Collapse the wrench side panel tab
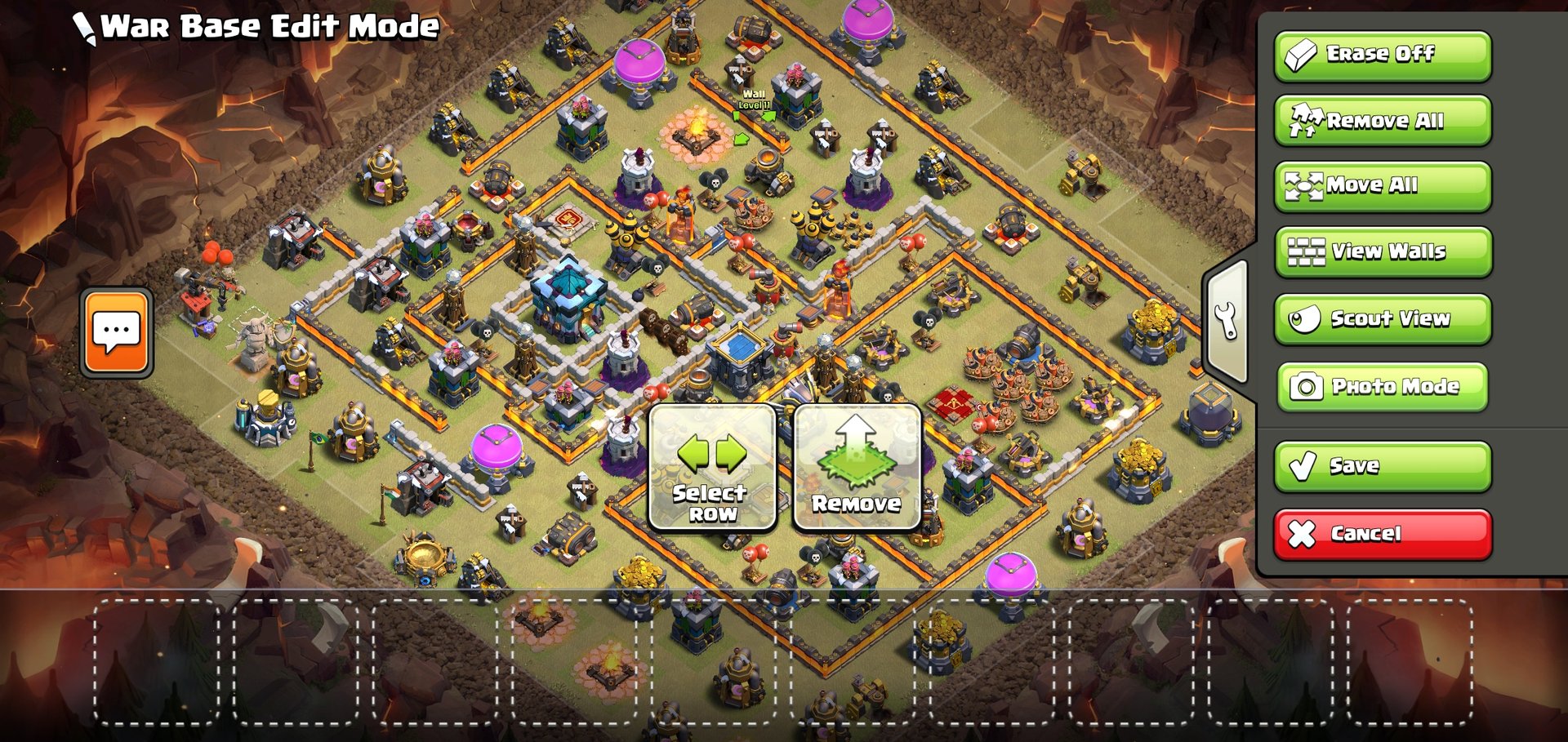The height and width of the screenshot is (742, 1568). point(1226,321)
